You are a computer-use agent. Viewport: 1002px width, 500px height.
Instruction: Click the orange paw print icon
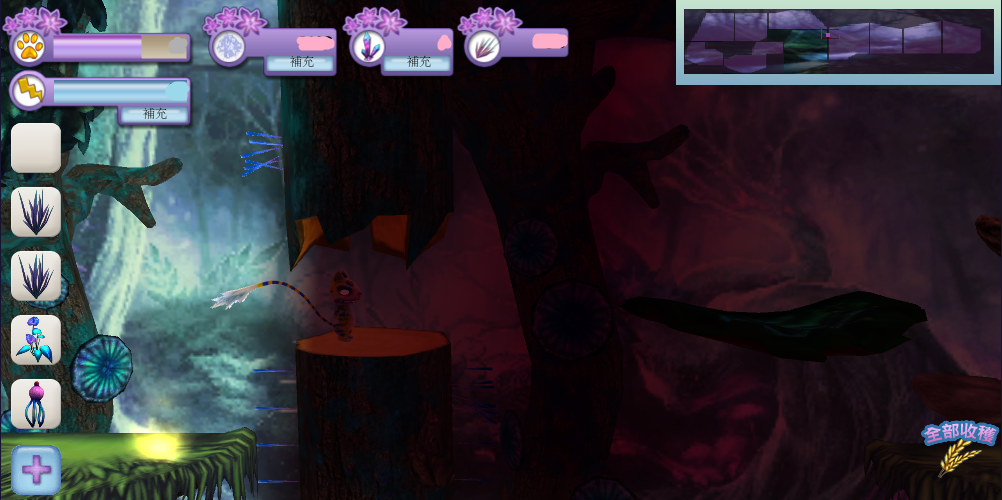click(28, 46)
